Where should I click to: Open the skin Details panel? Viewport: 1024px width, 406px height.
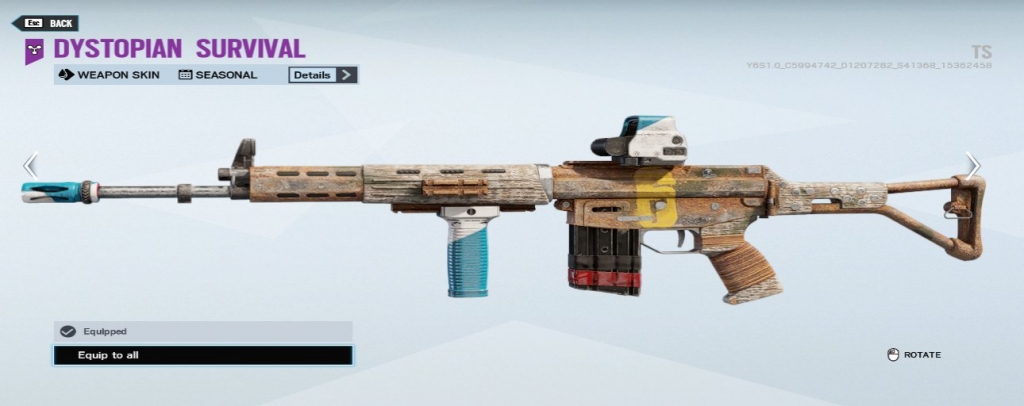(x=323, y=74)
